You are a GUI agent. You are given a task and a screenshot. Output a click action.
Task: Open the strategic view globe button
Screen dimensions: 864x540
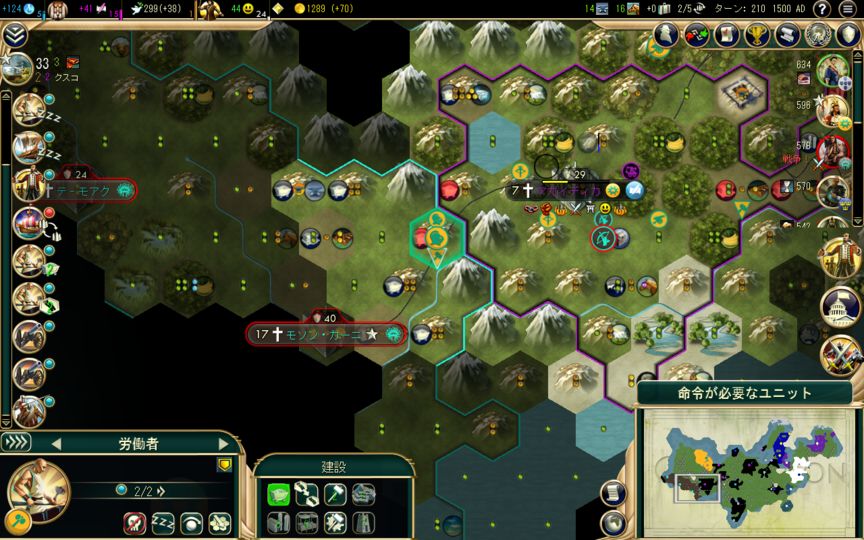612,522
